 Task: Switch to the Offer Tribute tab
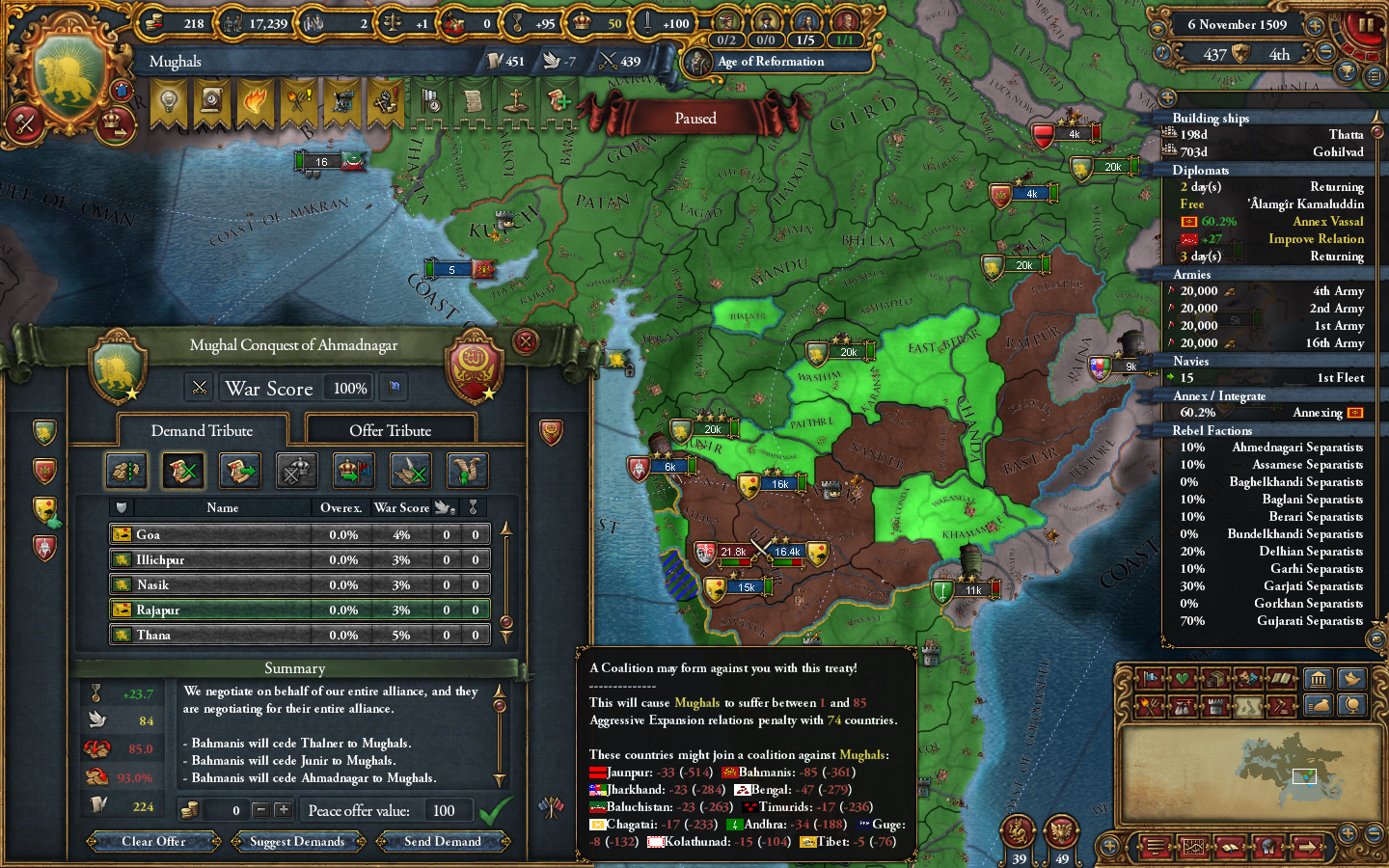click(x=391, y=428)
